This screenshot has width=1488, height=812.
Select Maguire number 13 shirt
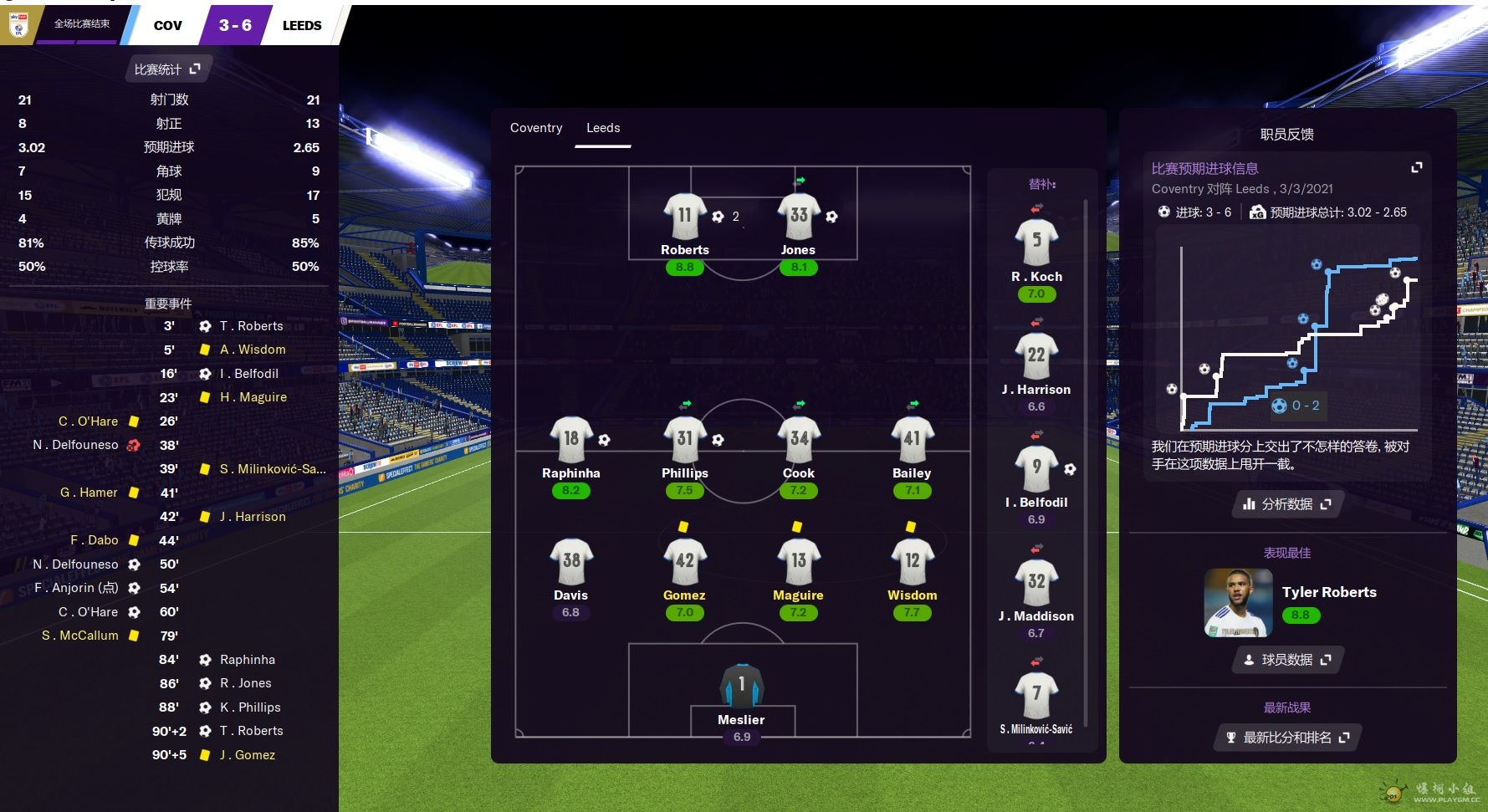[798, 562]
